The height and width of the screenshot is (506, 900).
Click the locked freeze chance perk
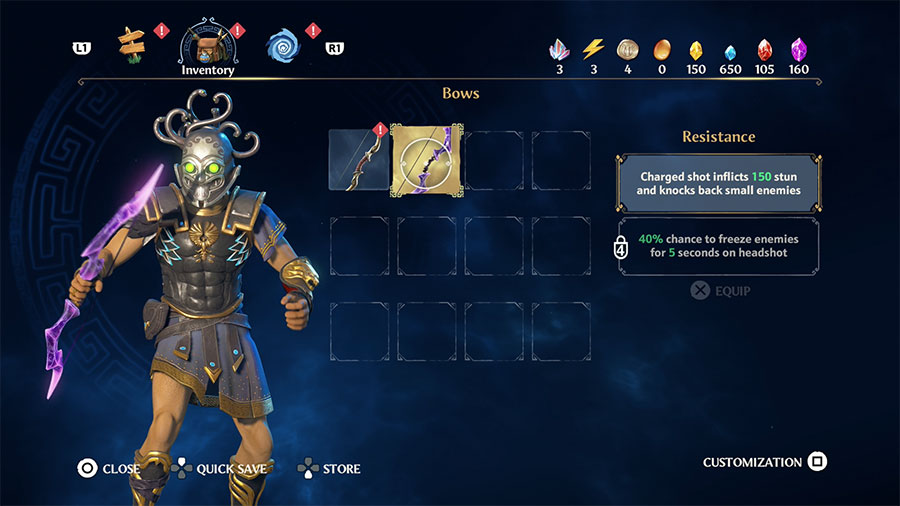720,247
